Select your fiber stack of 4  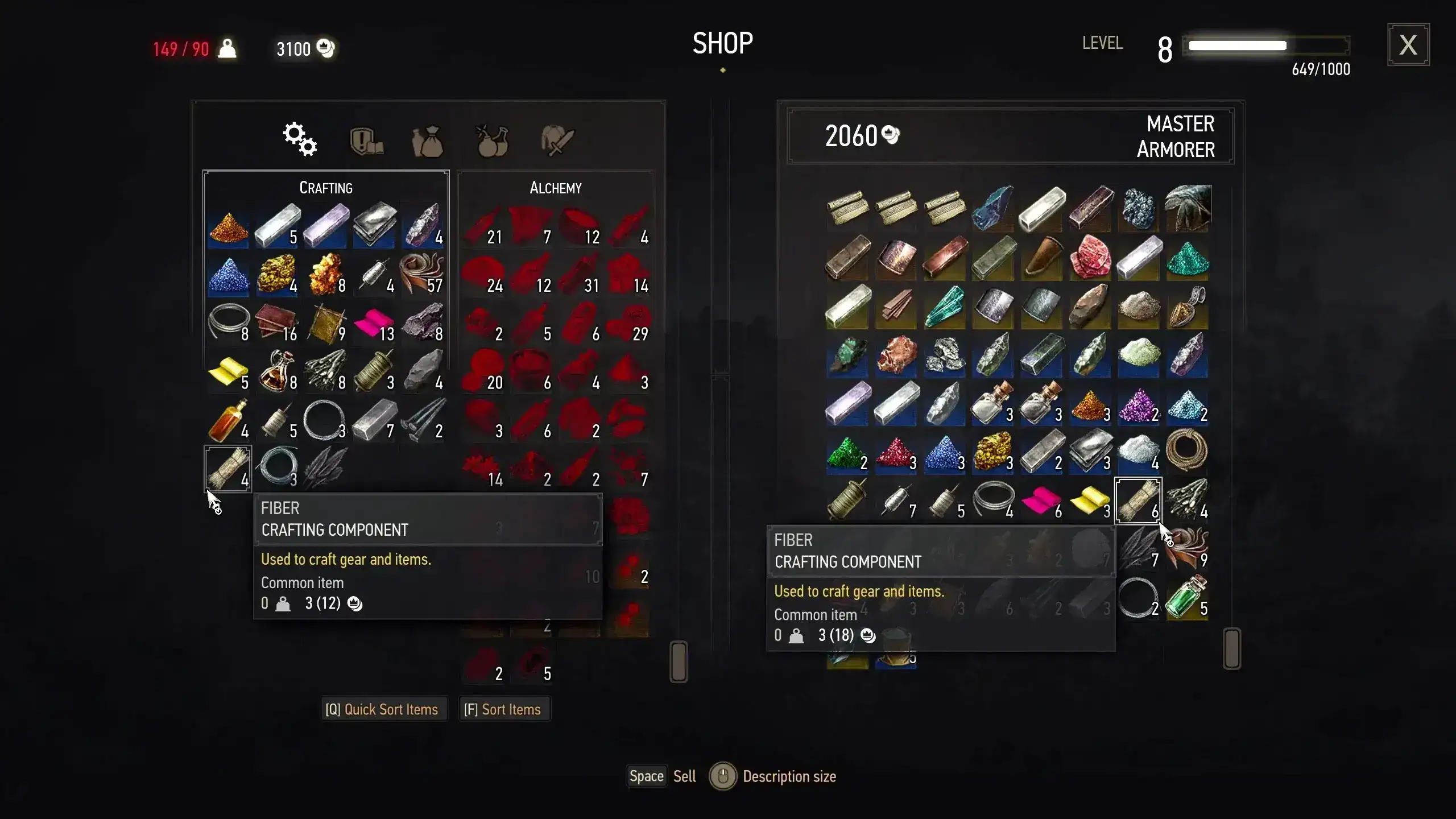tap(227, 469)
